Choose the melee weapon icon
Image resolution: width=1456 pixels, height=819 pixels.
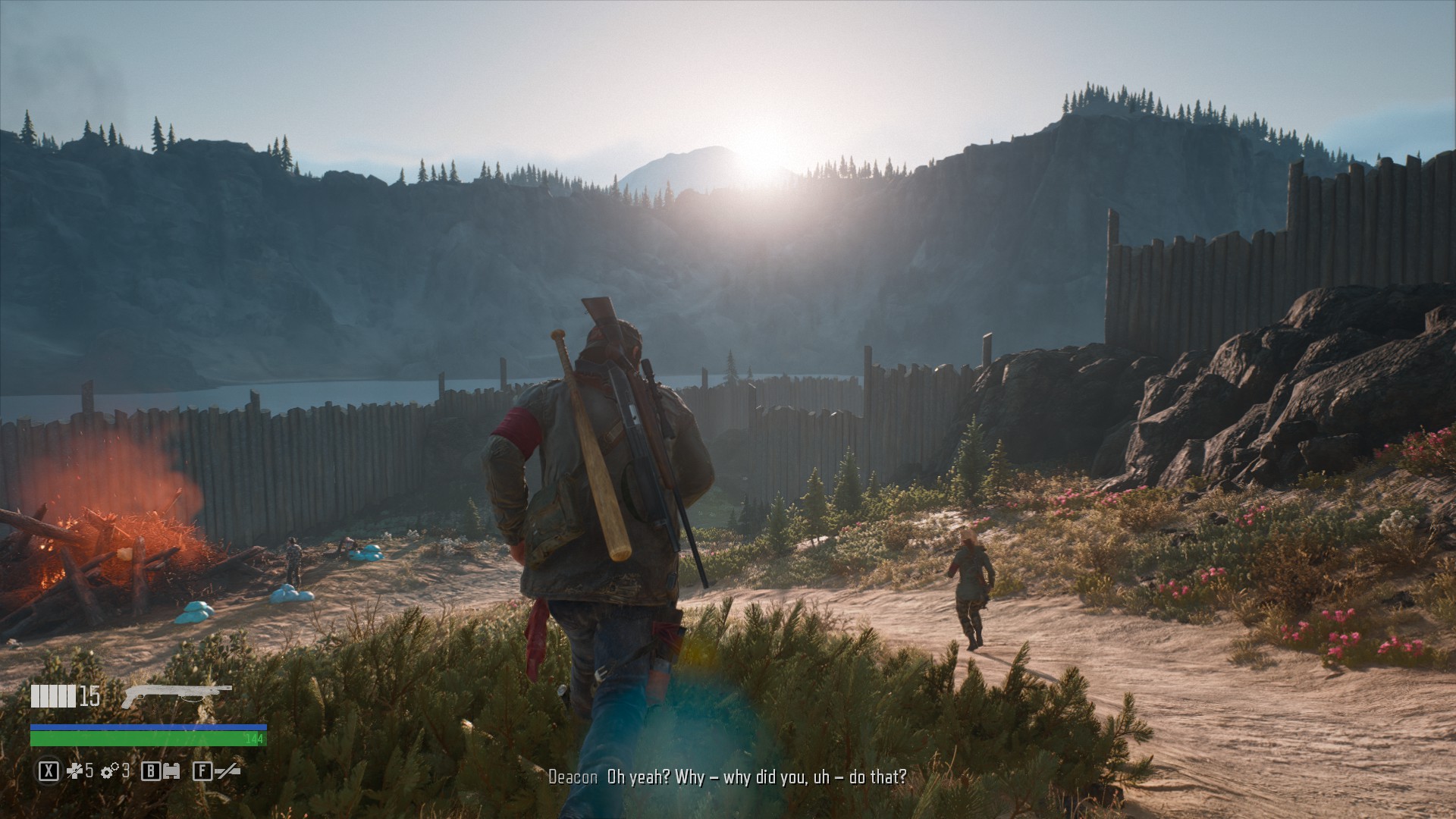coord(227,771)
